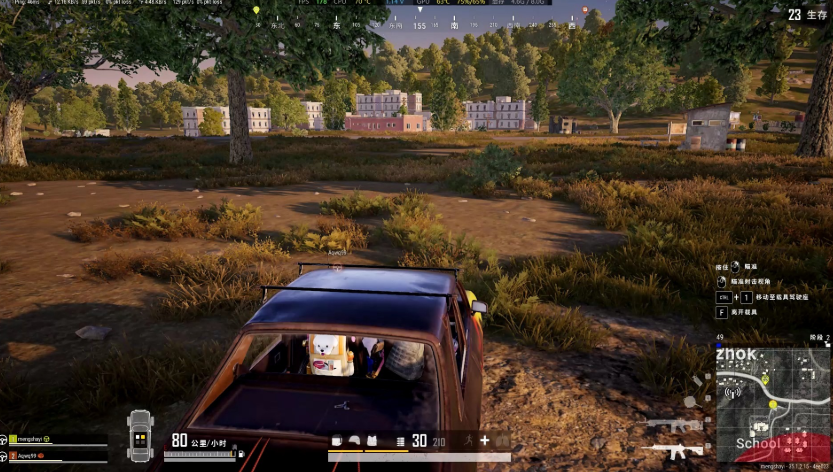
Task: Click the helmet equipment icon
Action: point(354,441)
